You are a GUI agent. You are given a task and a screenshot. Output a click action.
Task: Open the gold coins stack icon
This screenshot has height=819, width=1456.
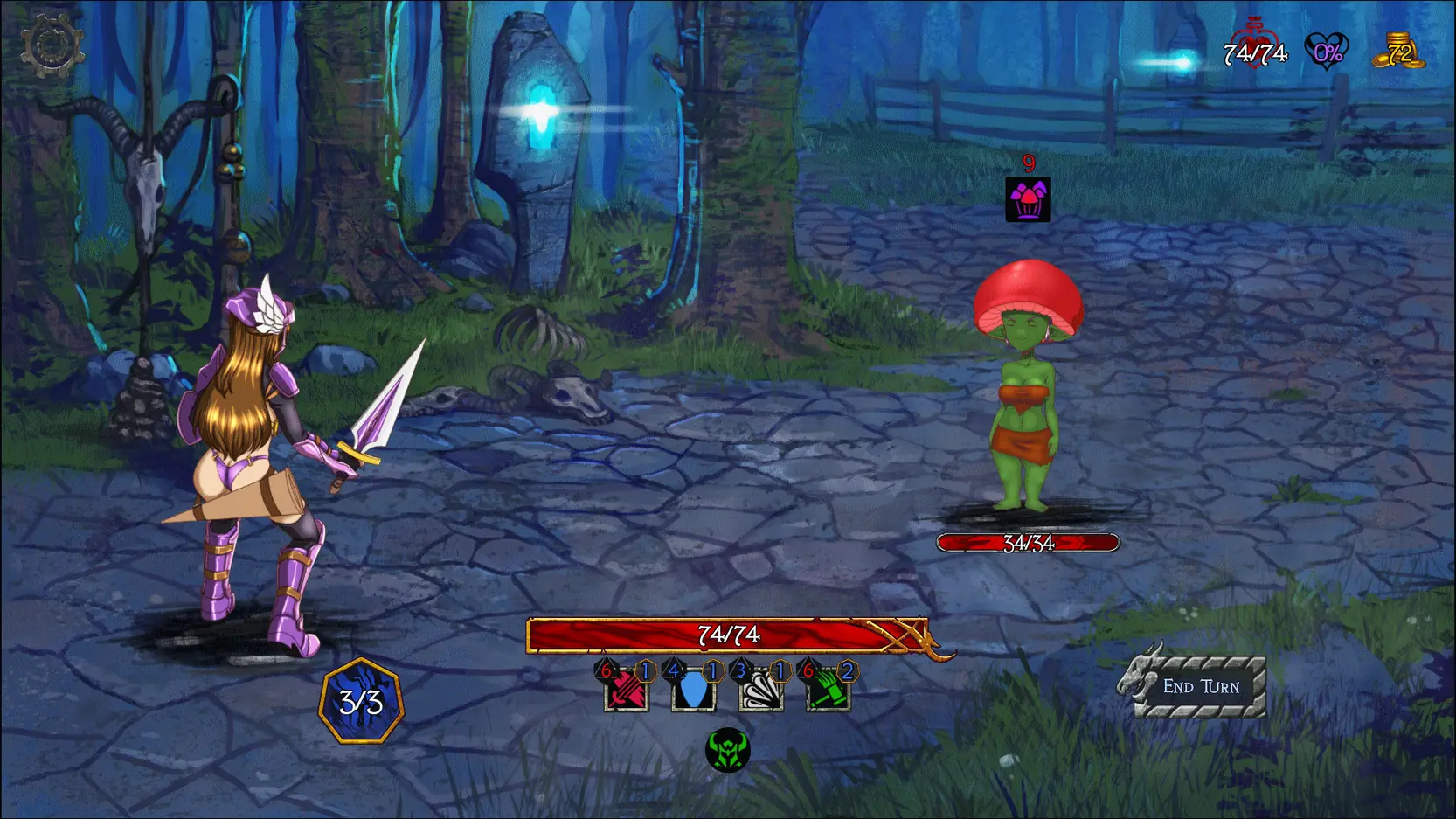1398,52
